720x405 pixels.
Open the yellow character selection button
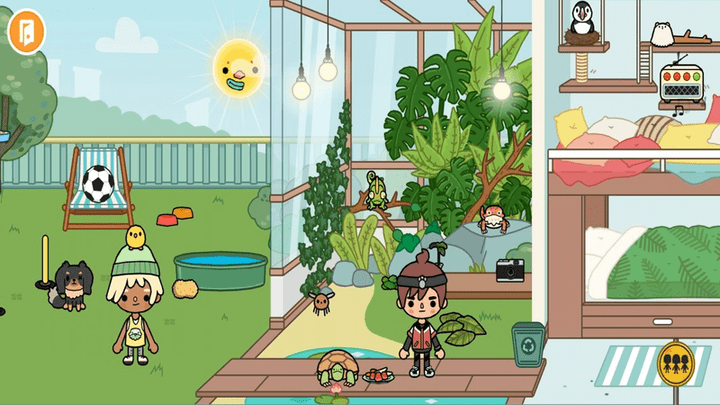point(678,362)
